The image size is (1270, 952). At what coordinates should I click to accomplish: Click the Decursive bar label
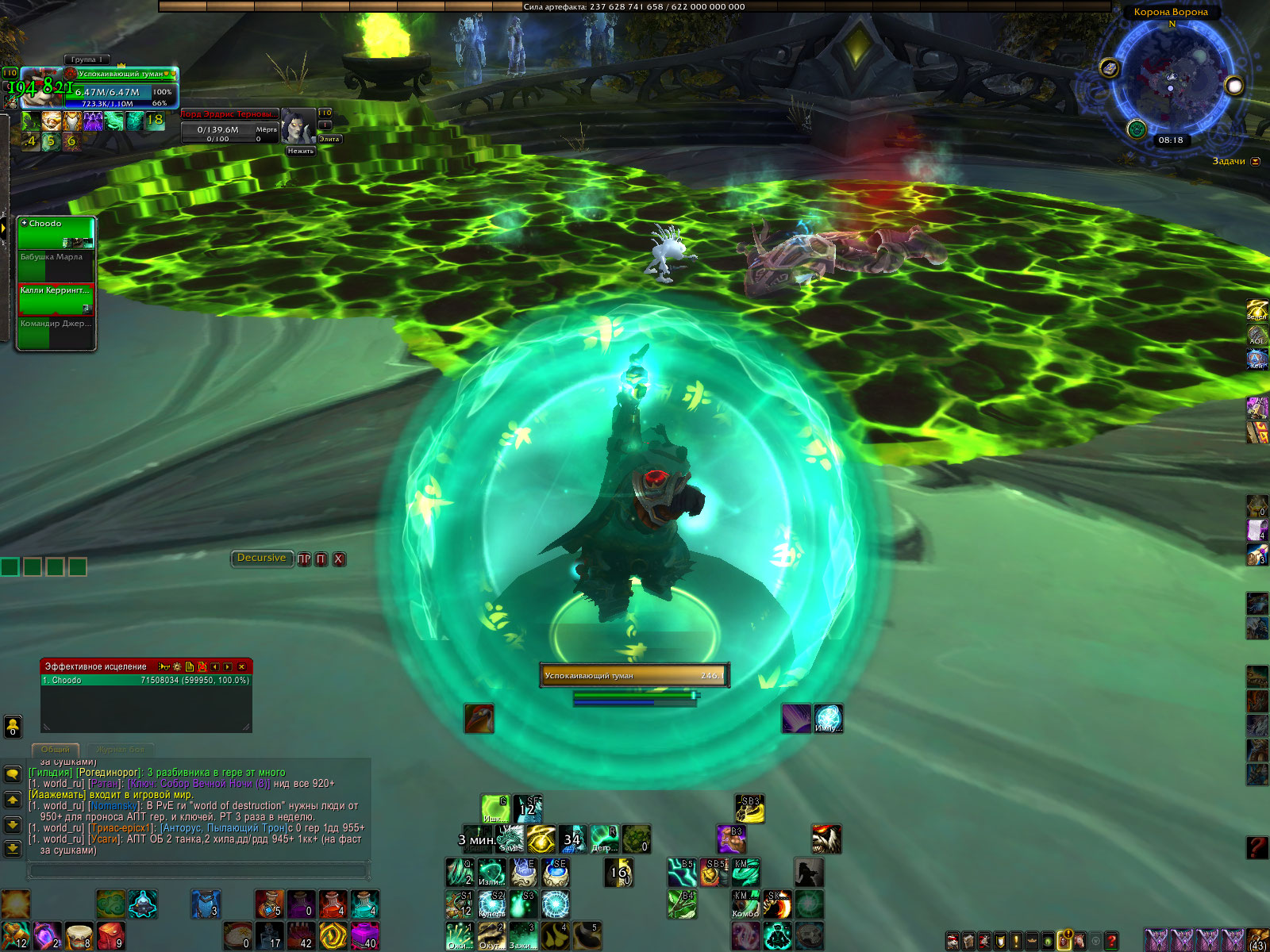[x=261, y=559]
